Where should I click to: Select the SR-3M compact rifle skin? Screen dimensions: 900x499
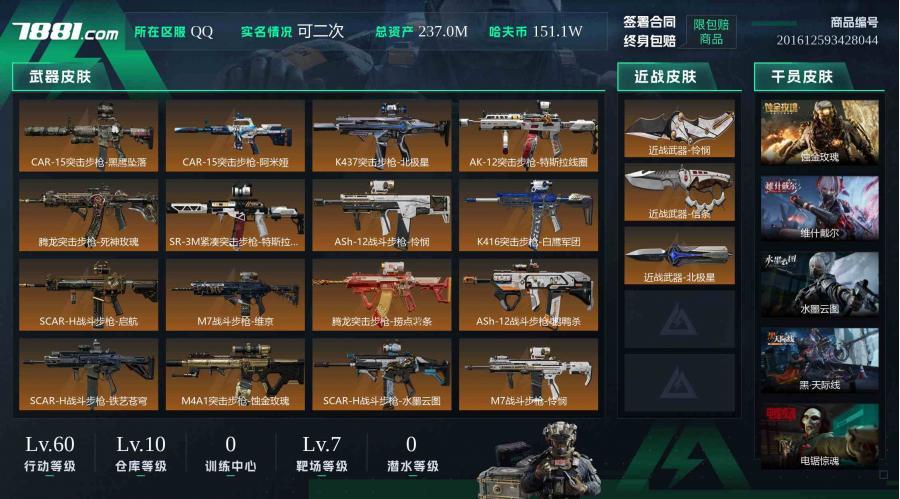click(235, 215)
